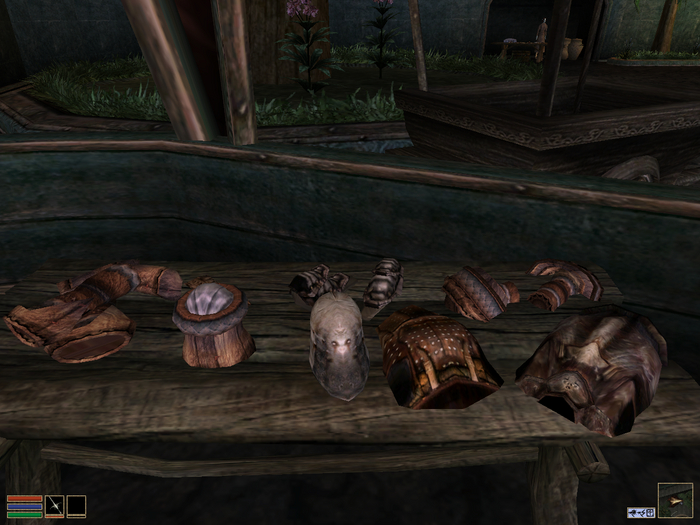Click the active magic effects icons
This screenshot has height=525, width=700.
pyautogui.click(x=641, y=512)
